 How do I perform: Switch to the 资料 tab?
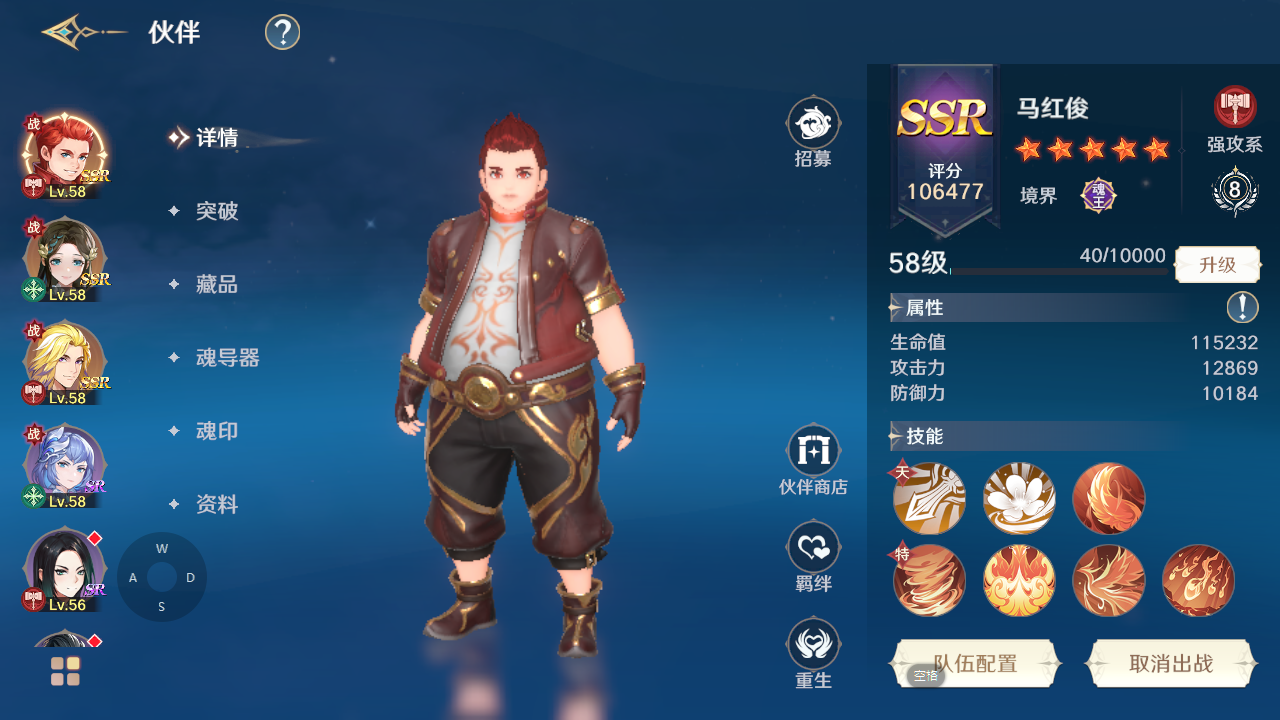pos(216,505)
